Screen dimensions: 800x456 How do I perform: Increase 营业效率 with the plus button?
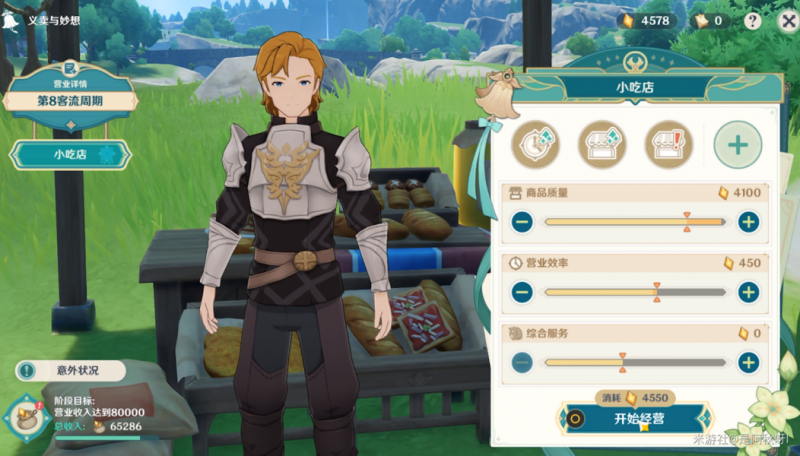(748, 292)
